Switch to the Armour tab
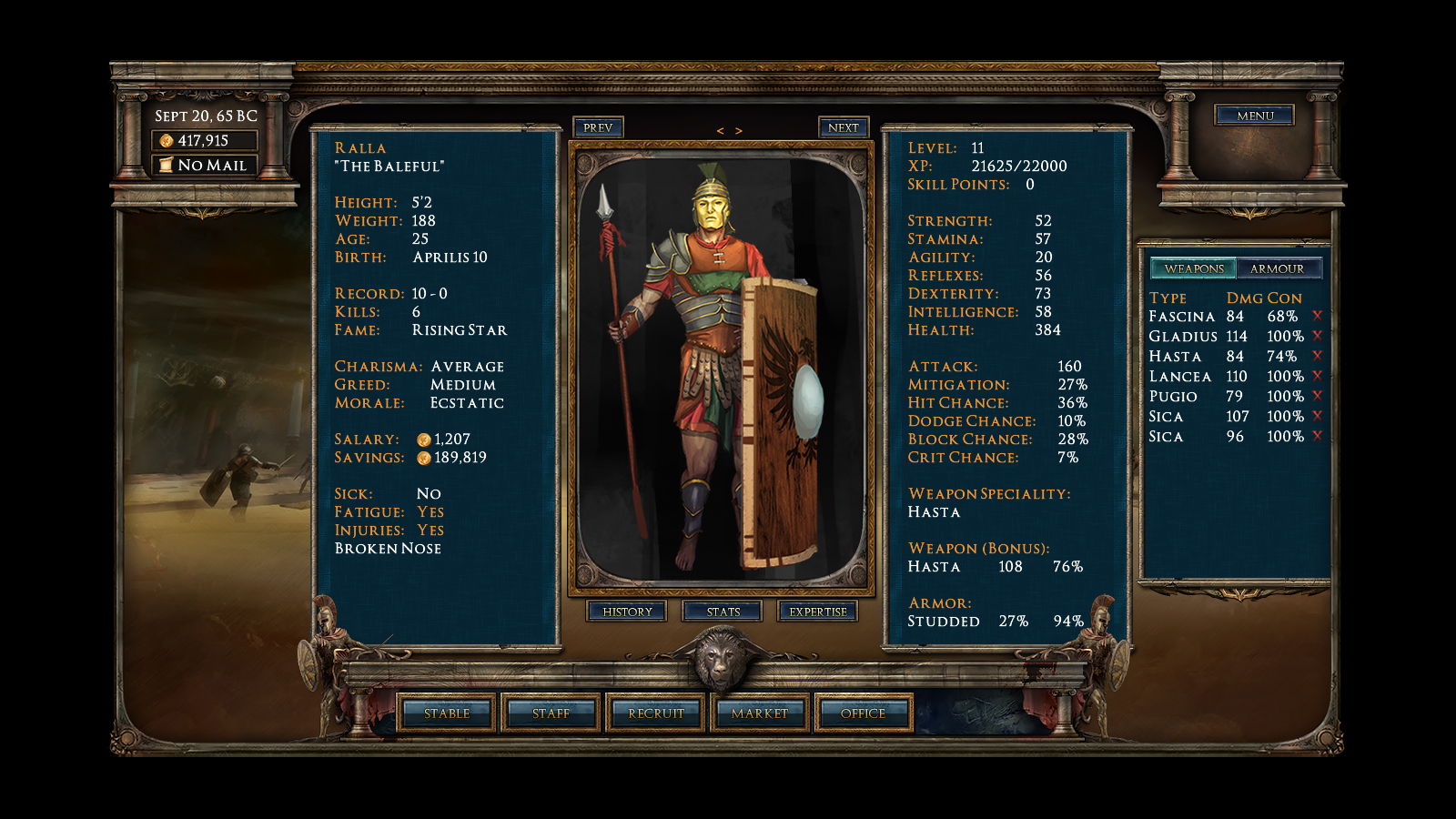Image resolution: width=1456 pixels, height=819 pixels. click(x=1277, y=268)
